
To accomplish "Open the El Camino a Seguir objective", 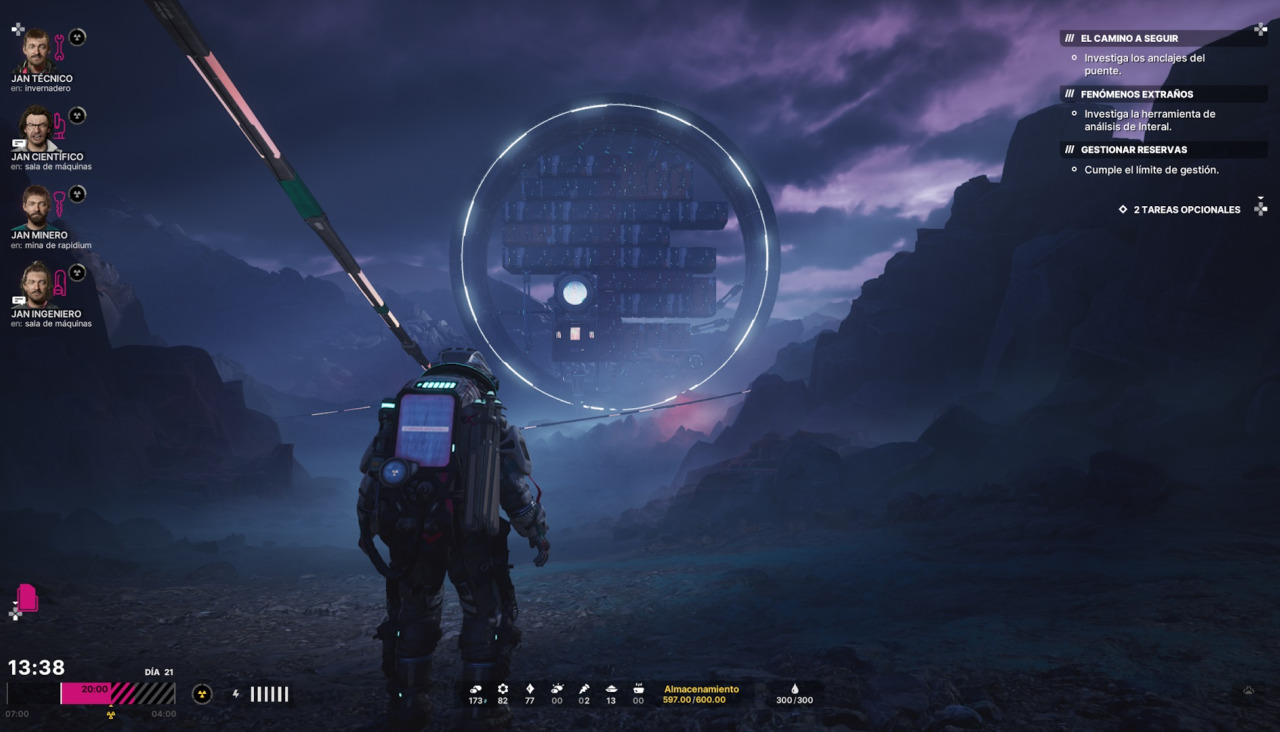I will (x=1129, y=38).
